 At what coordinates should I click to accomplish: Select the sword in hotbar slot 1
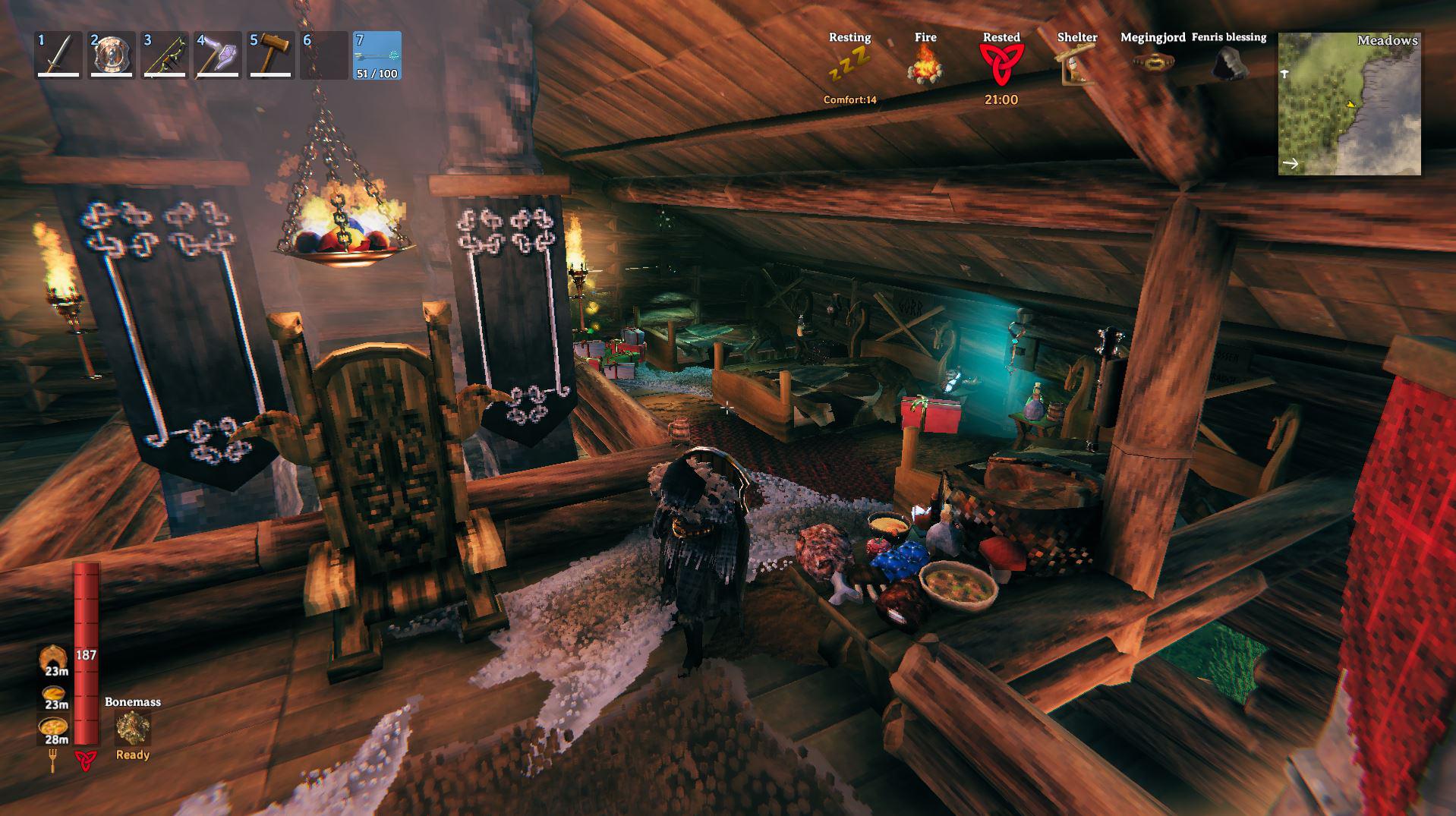point(57,56)
